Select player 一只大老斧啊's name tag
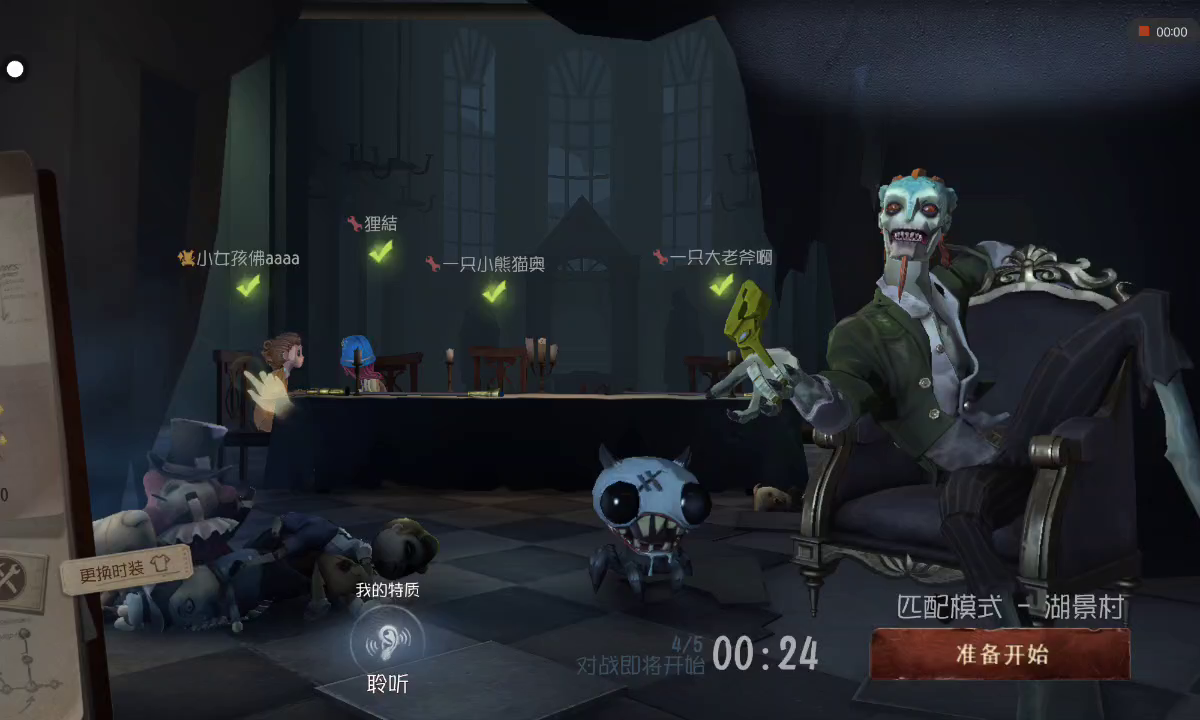 tap(713, 257)
